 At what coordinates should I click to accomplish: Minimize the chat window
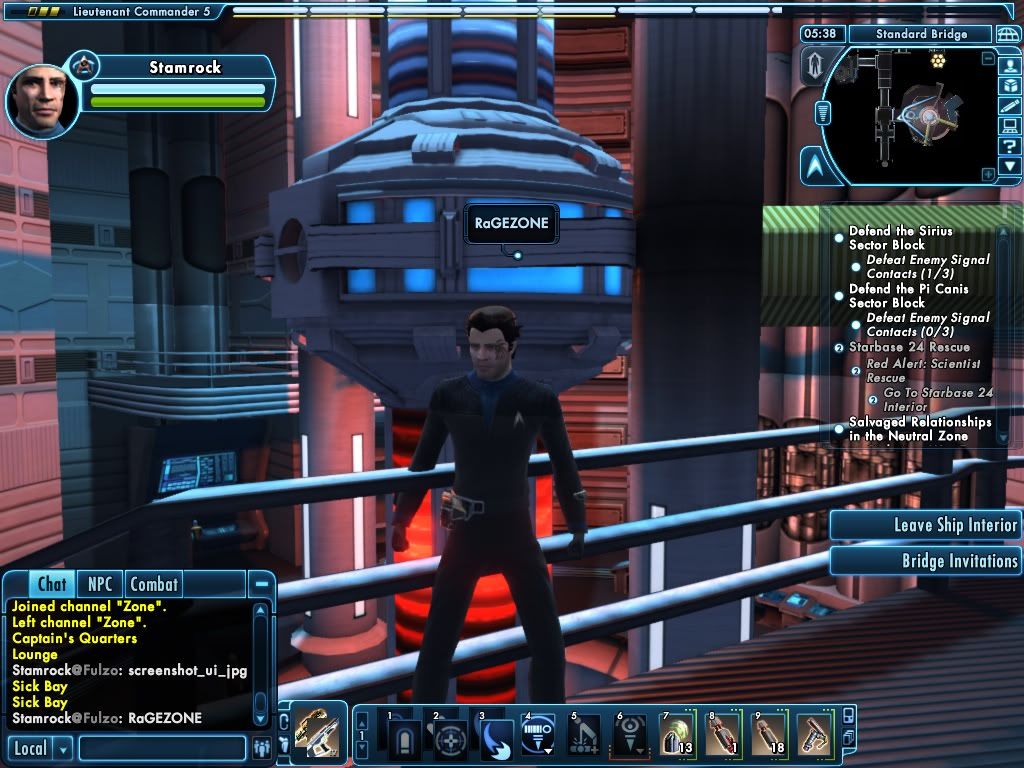pyautogui.click(x=261, y=584)
